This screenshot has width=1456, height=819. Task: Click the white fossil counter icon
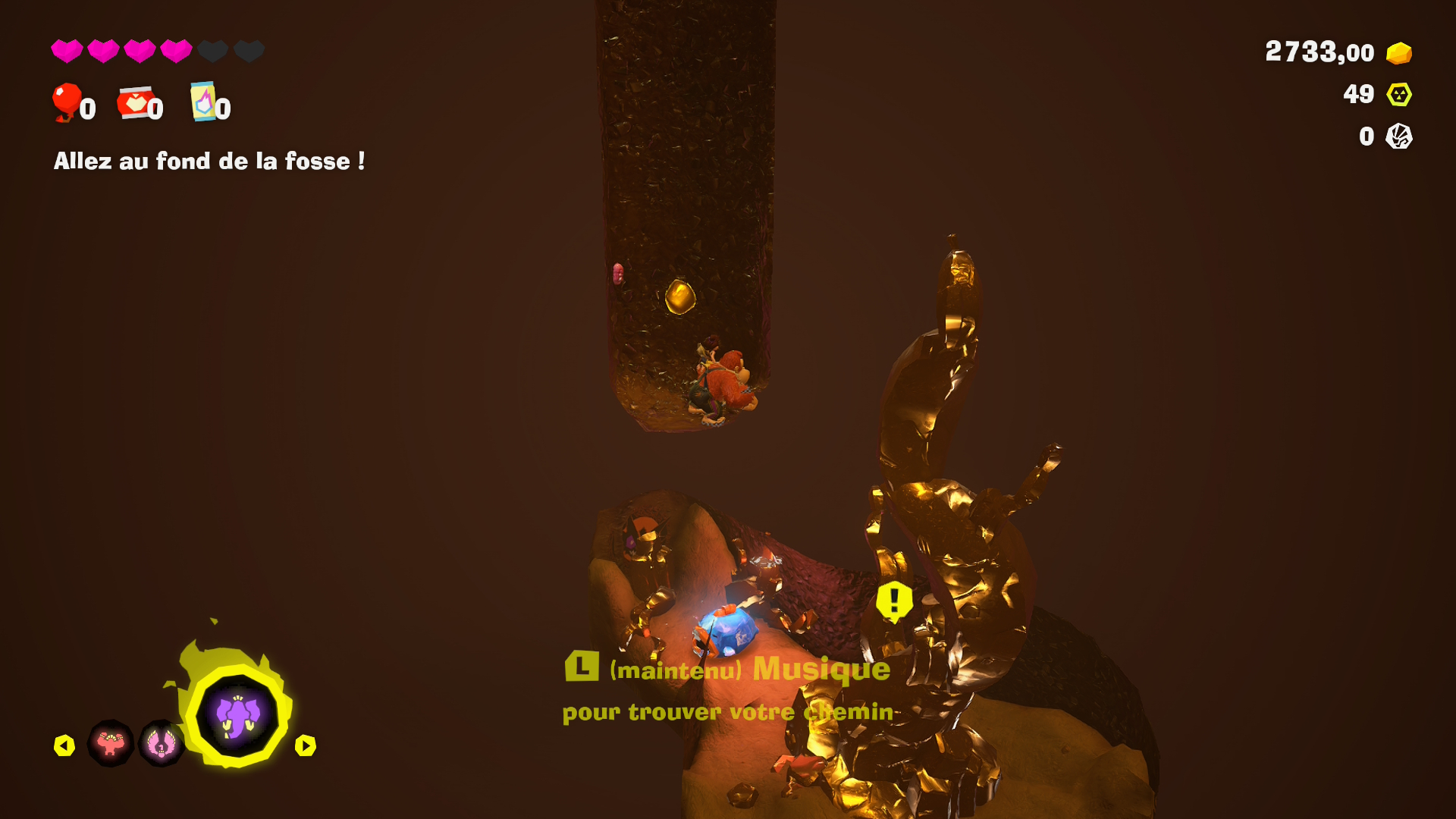(x=1399, y=136)
